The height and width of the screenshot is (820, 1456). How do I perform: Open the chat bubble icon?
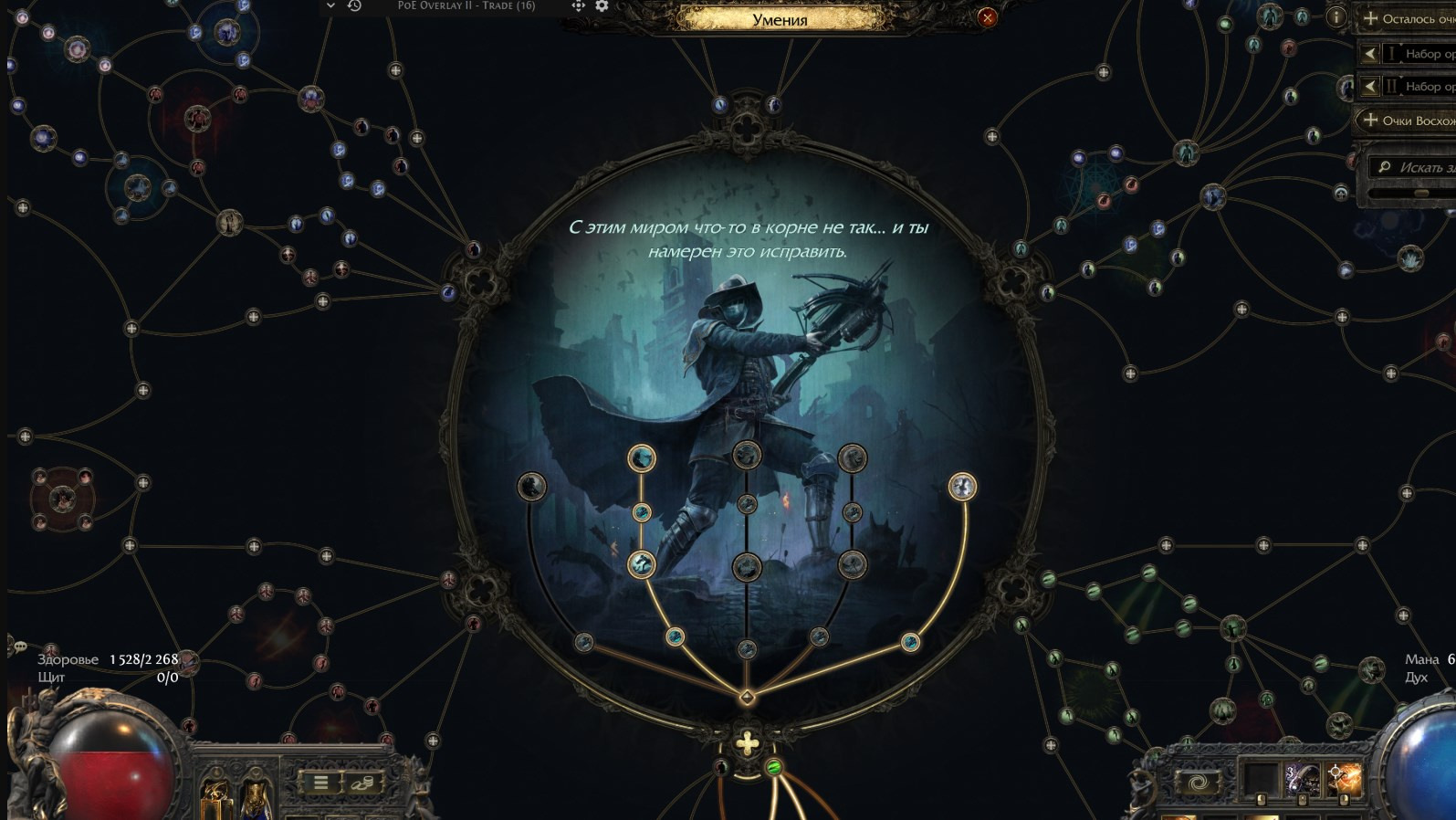click(x=19, y=647)
